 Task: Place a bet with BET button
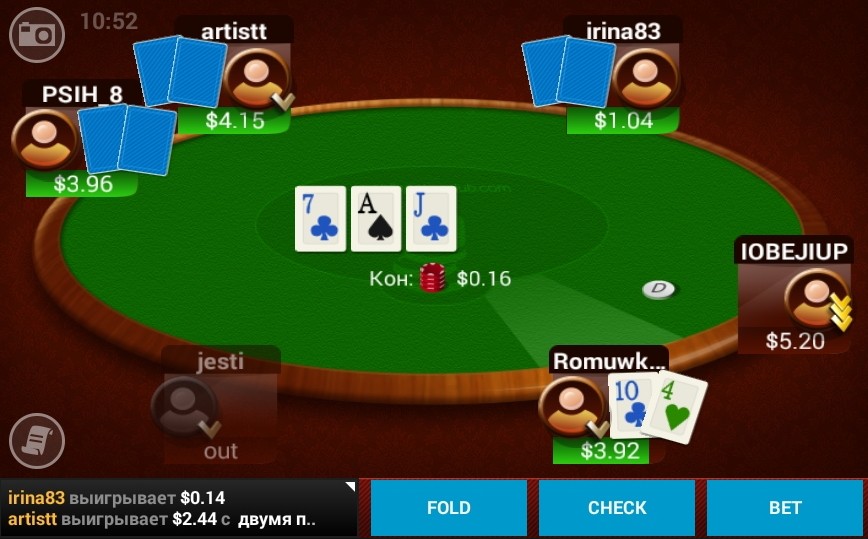tap(785, 508)
